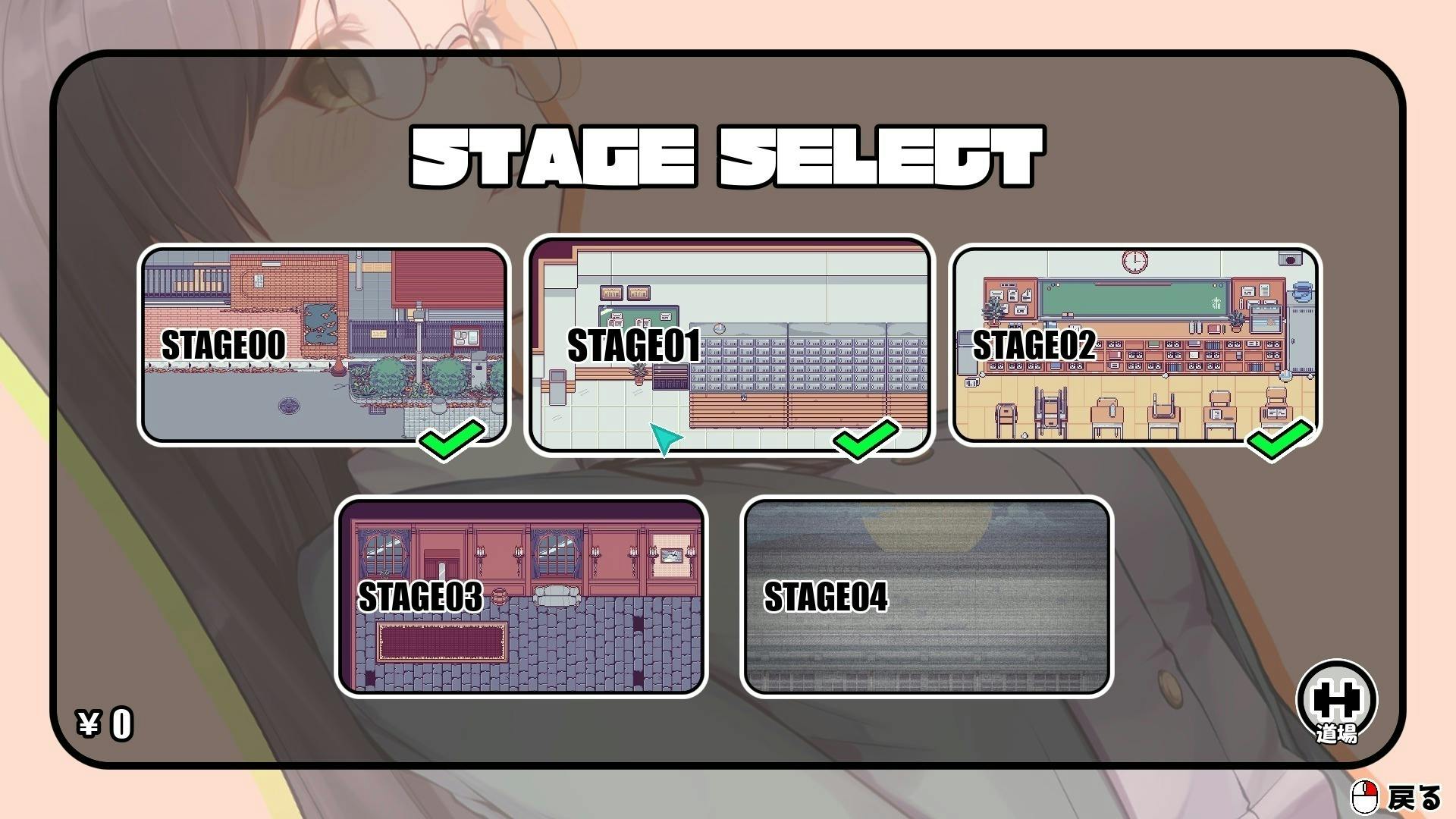The height and width of the screenshot is (819, 1456).
Task: Pick the STAGE03 mansion hall tile
Action: point(521,597)
